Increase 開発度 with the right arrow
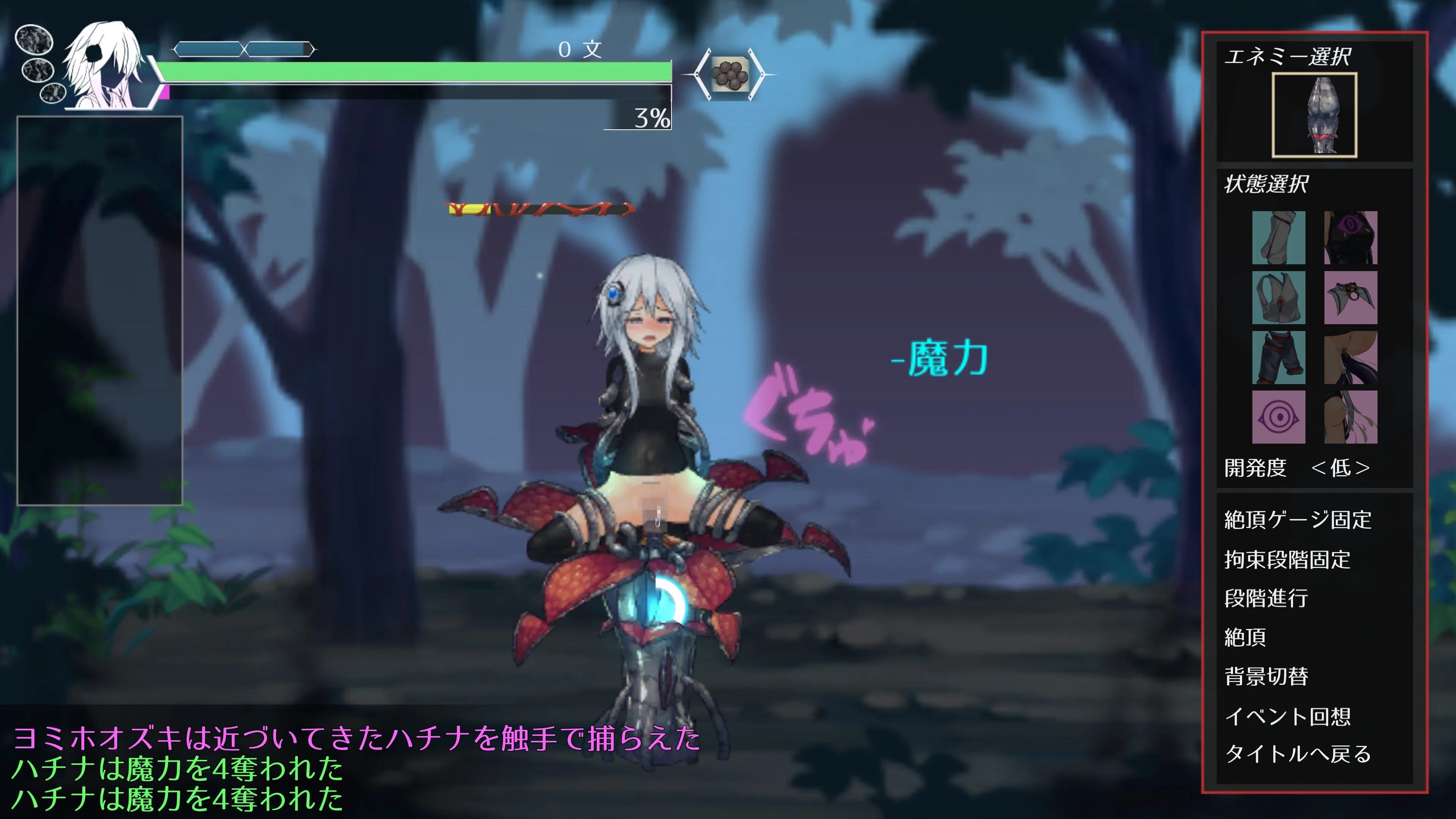The image size is (1456, 819). point(1363,468)
